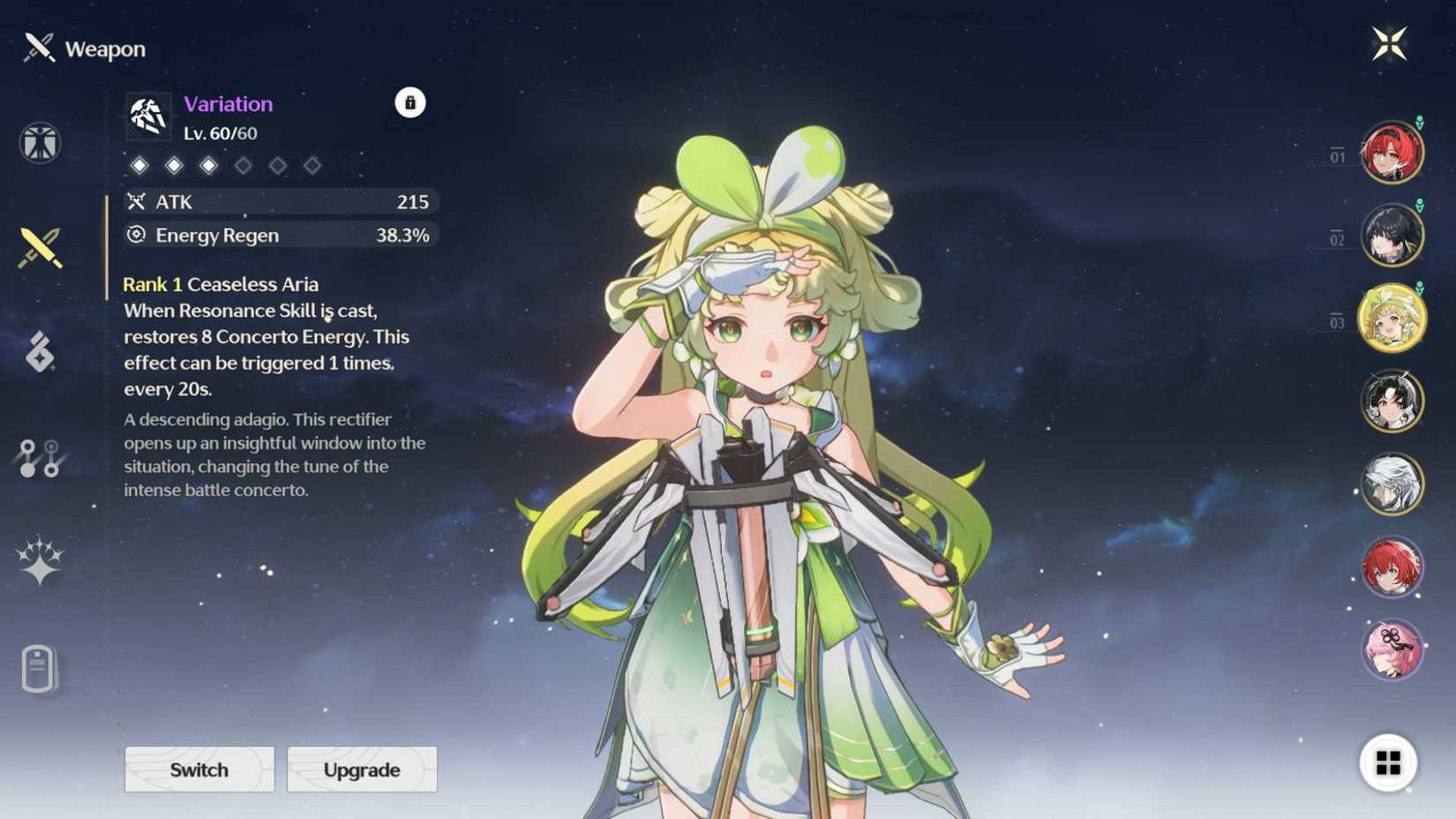Select the crossed swords Weapon icon

pyautogui.click(x=40, y=245)
